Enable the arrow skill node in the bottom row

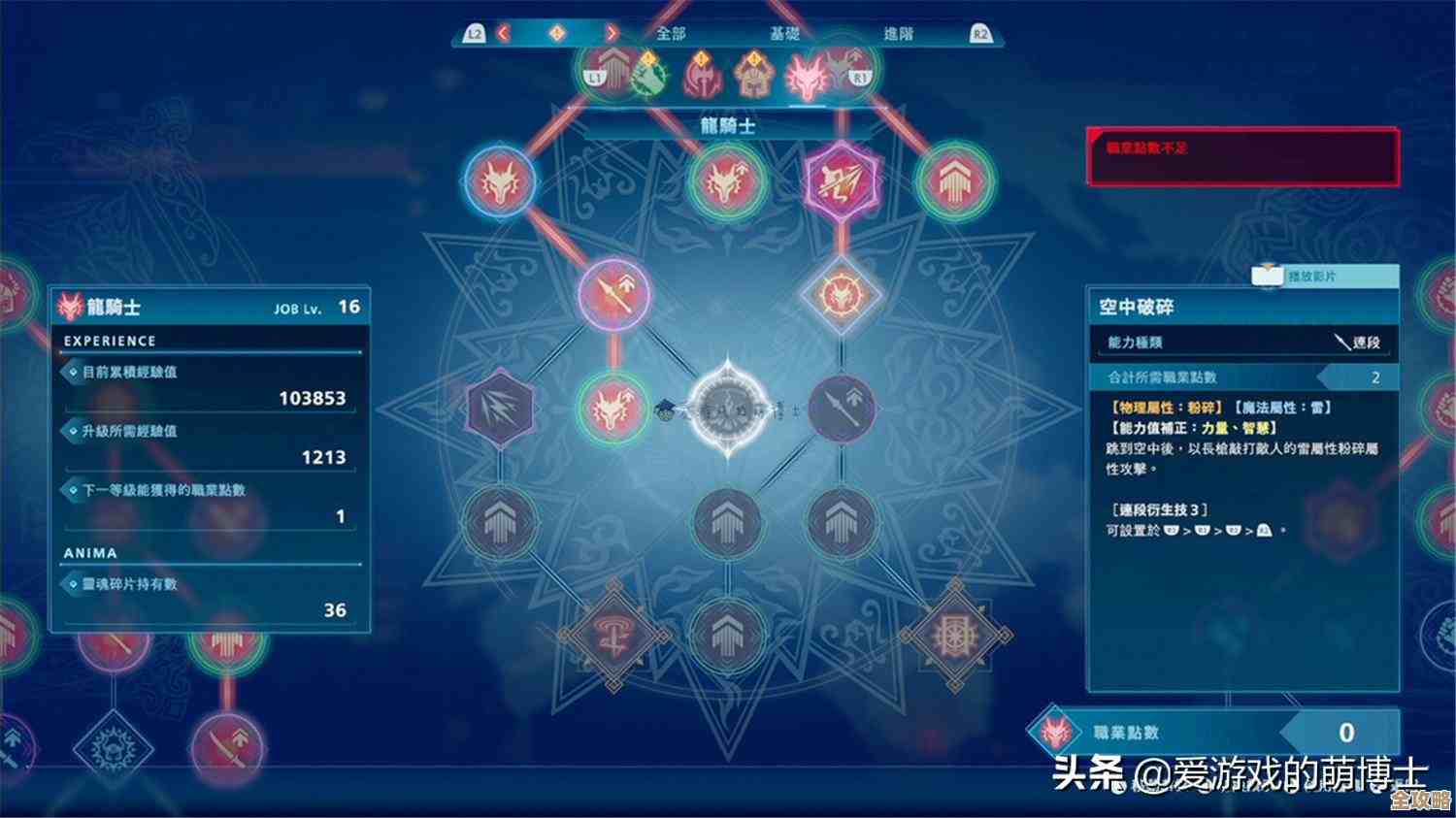tap(726, 636)
